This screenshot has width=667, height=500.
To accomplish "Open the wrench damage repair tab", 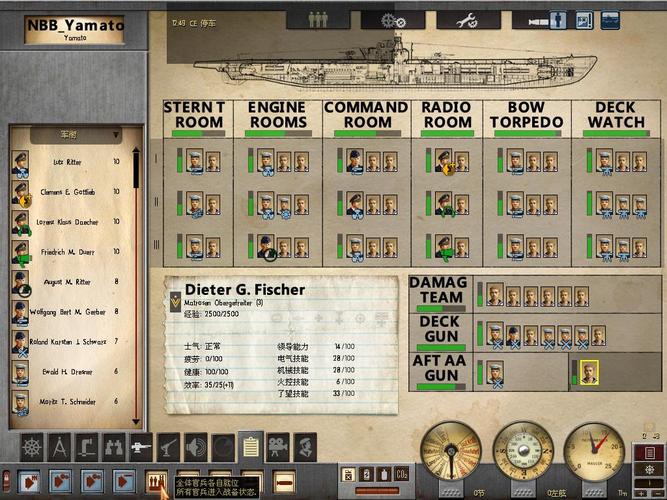I will point(463,19).
